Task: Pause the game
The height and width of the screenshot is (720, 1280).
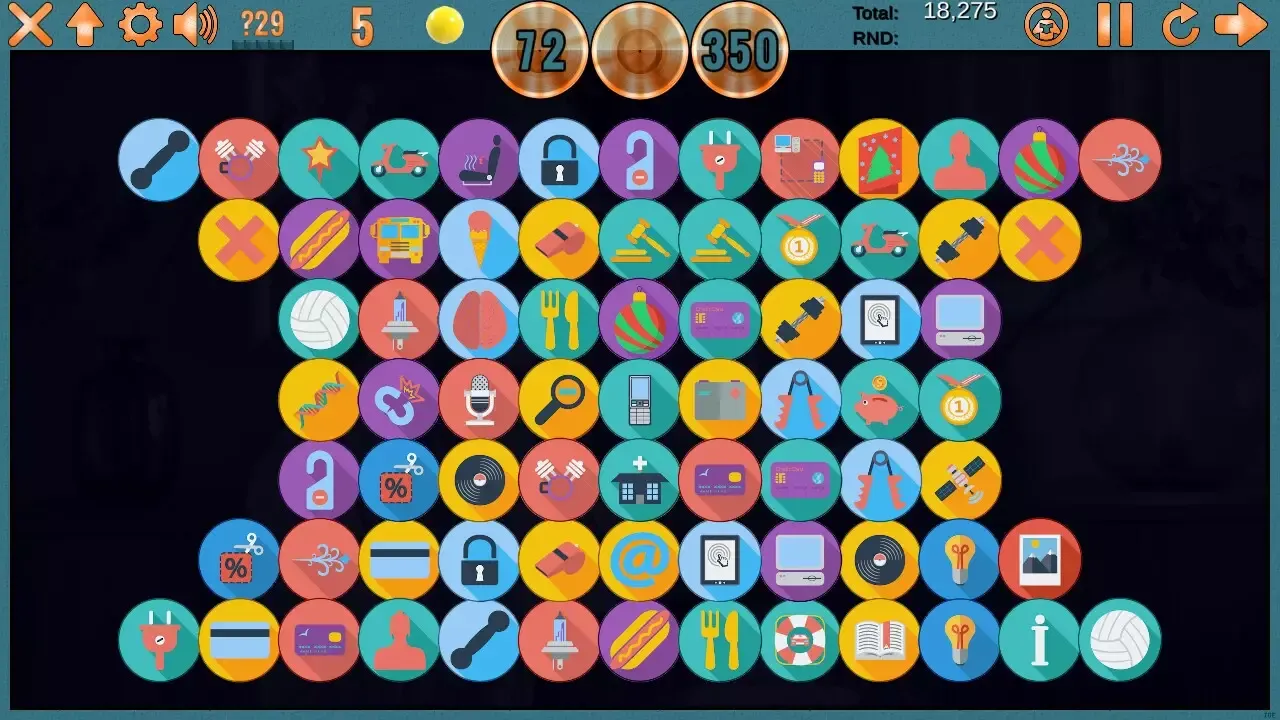Action: click(x=1115, y=25)
